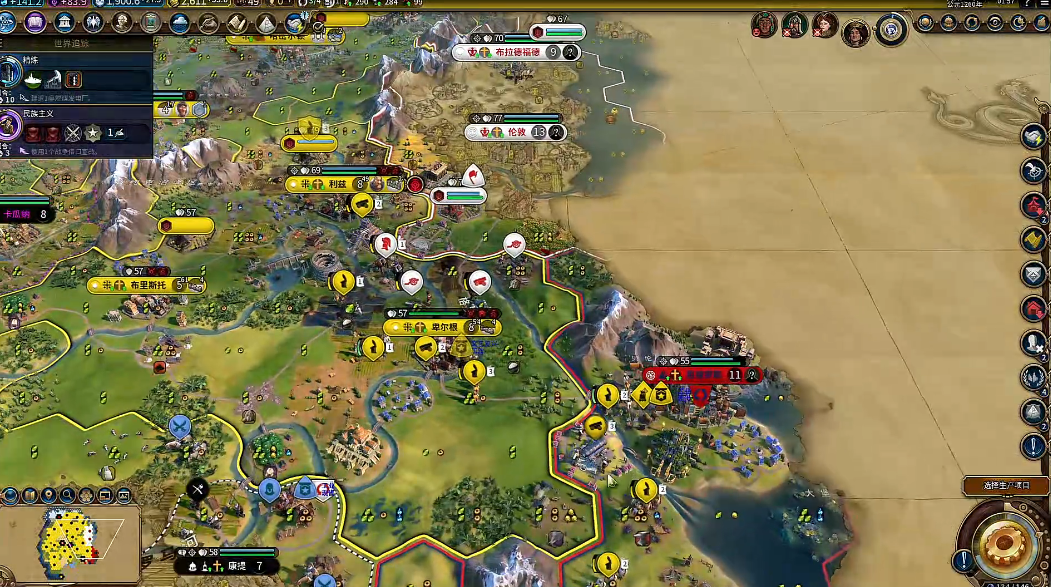
Task: Open the civics tree (purple icon)
Action: [37, 22]
